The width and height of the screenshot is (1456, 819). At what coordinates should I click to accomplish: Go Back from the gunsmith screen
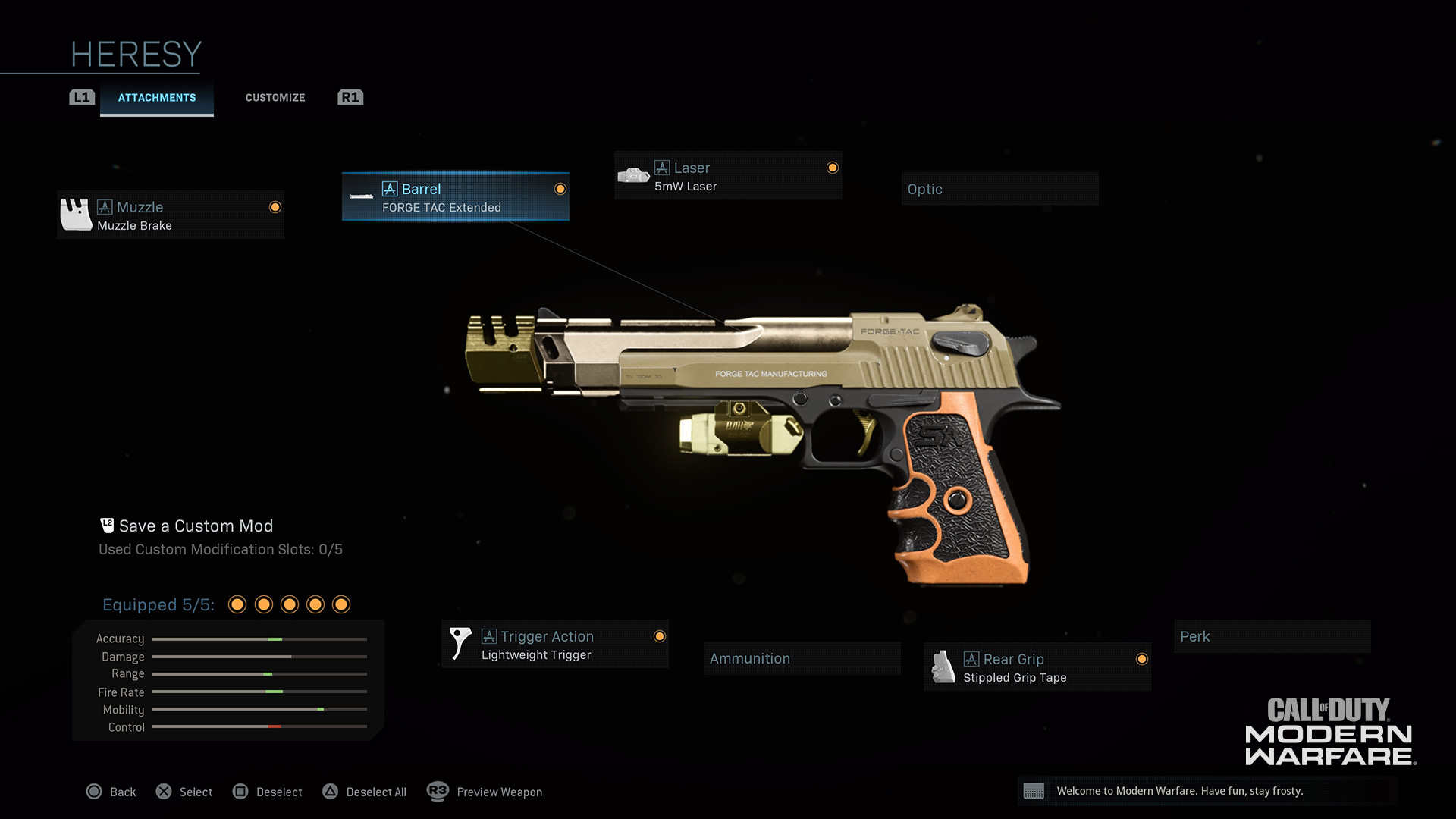point(111,792)
